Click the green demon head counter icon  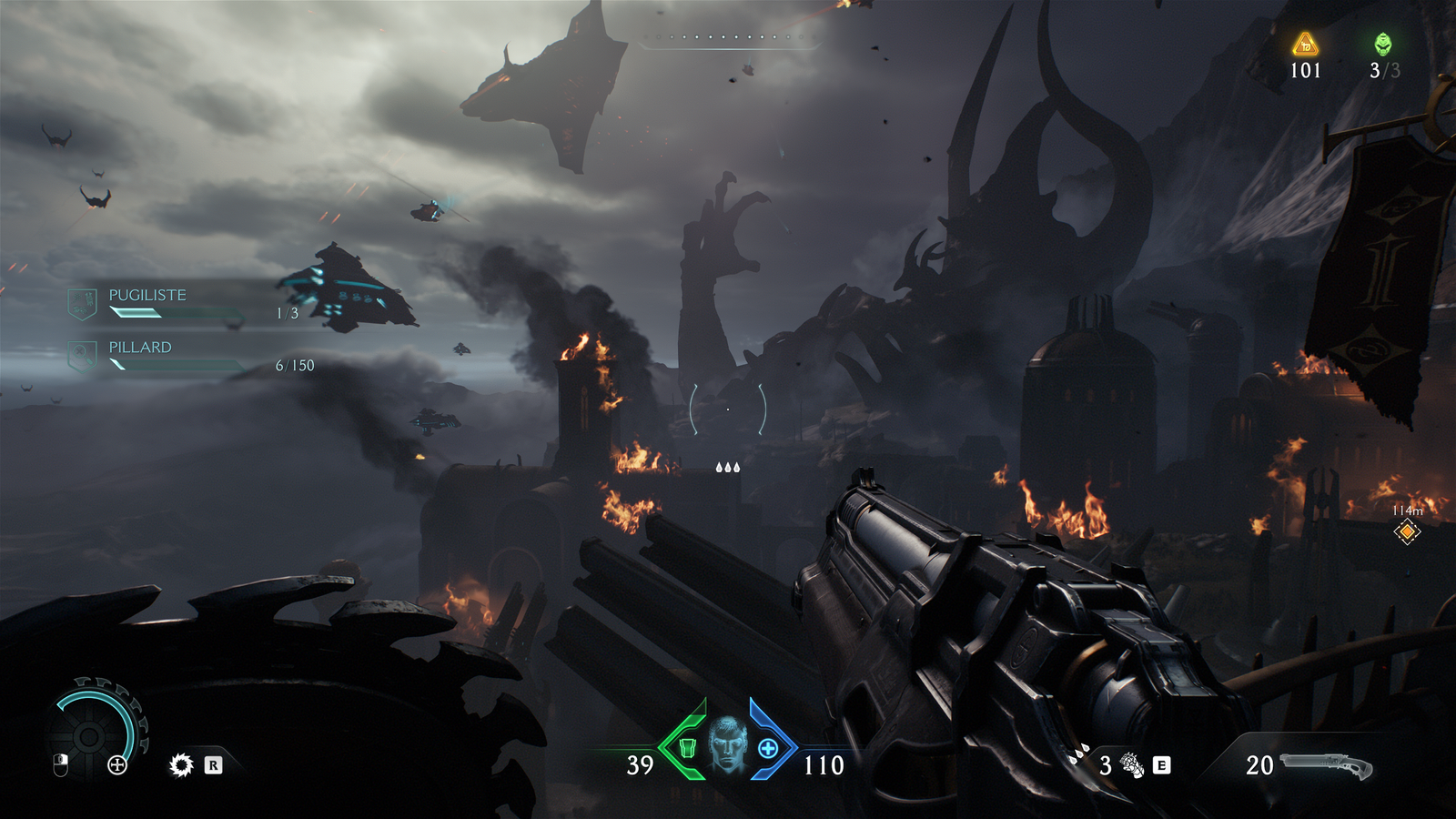coord(1382,44)
